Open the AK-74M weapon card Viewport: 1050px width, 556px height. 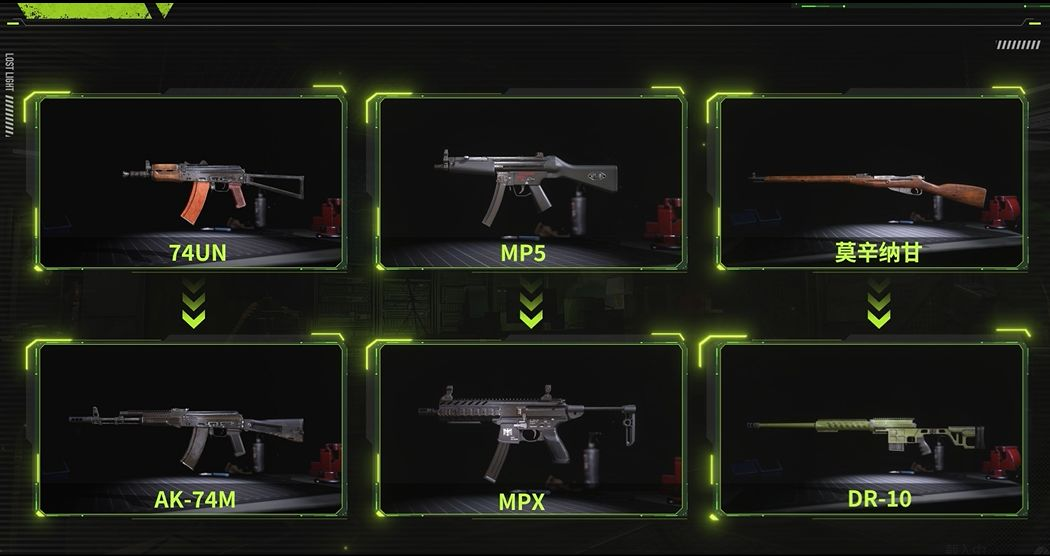pos(190,430)
